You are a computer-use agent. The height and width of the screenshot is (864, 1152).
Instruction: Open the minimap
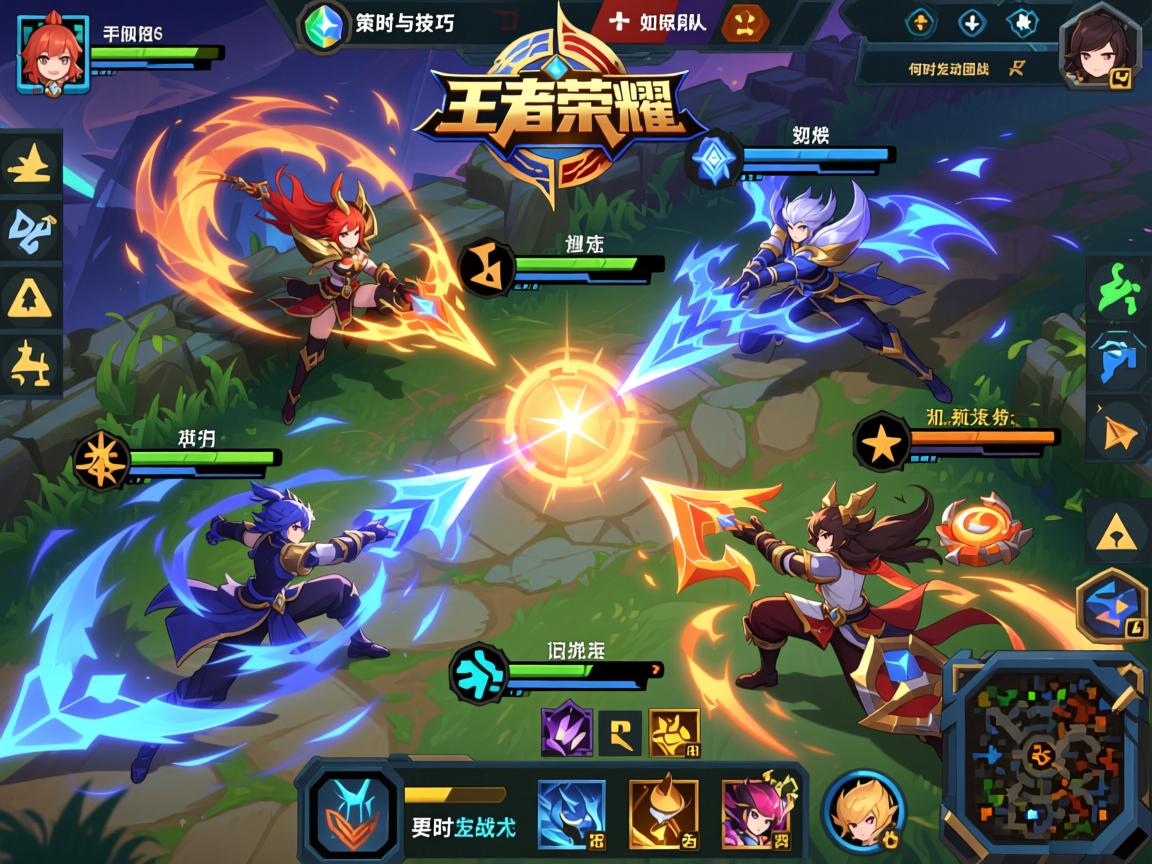click(1040, 756)
